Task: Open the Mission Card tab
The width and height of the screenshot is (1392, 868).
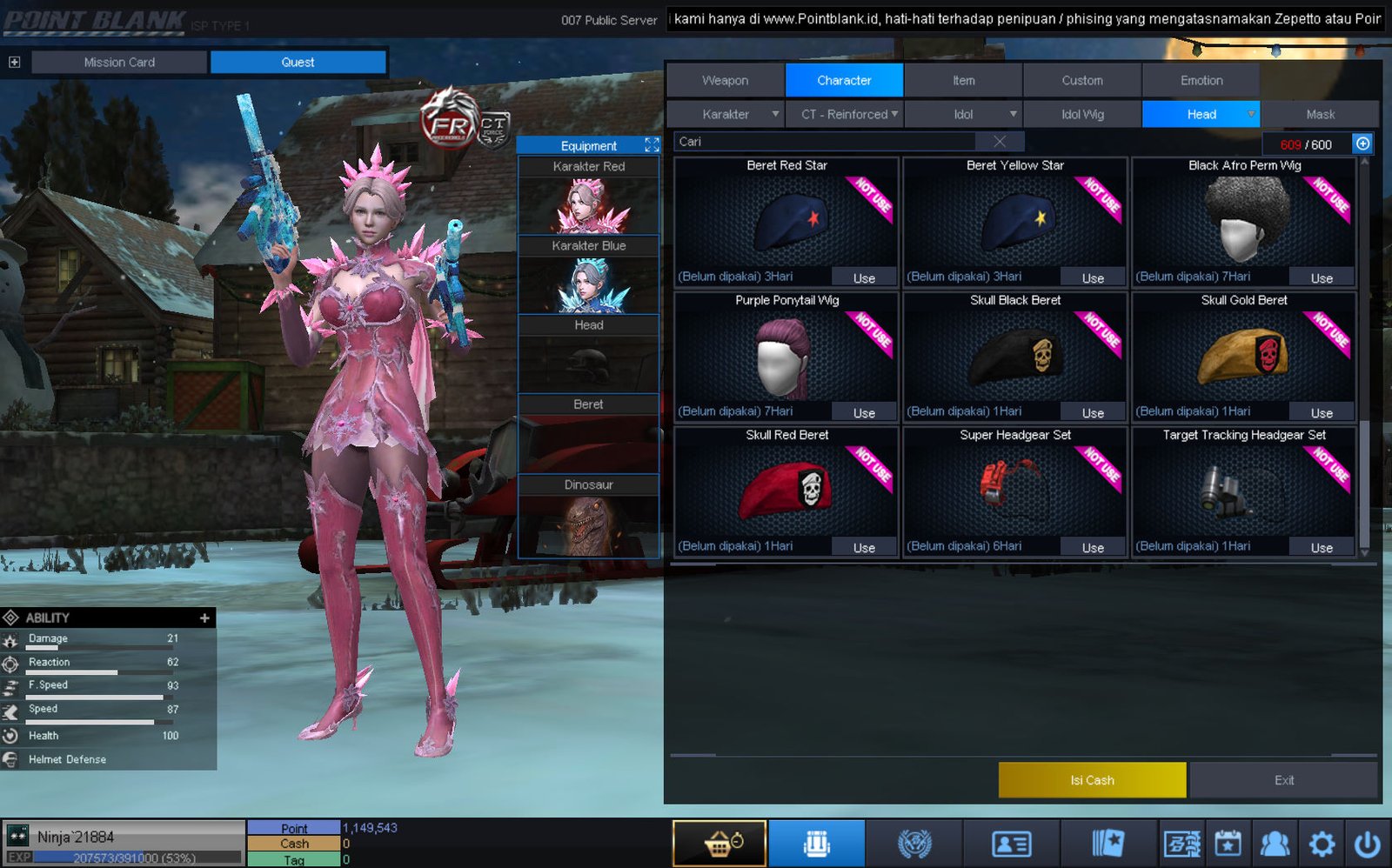Action: click(119, 62)
